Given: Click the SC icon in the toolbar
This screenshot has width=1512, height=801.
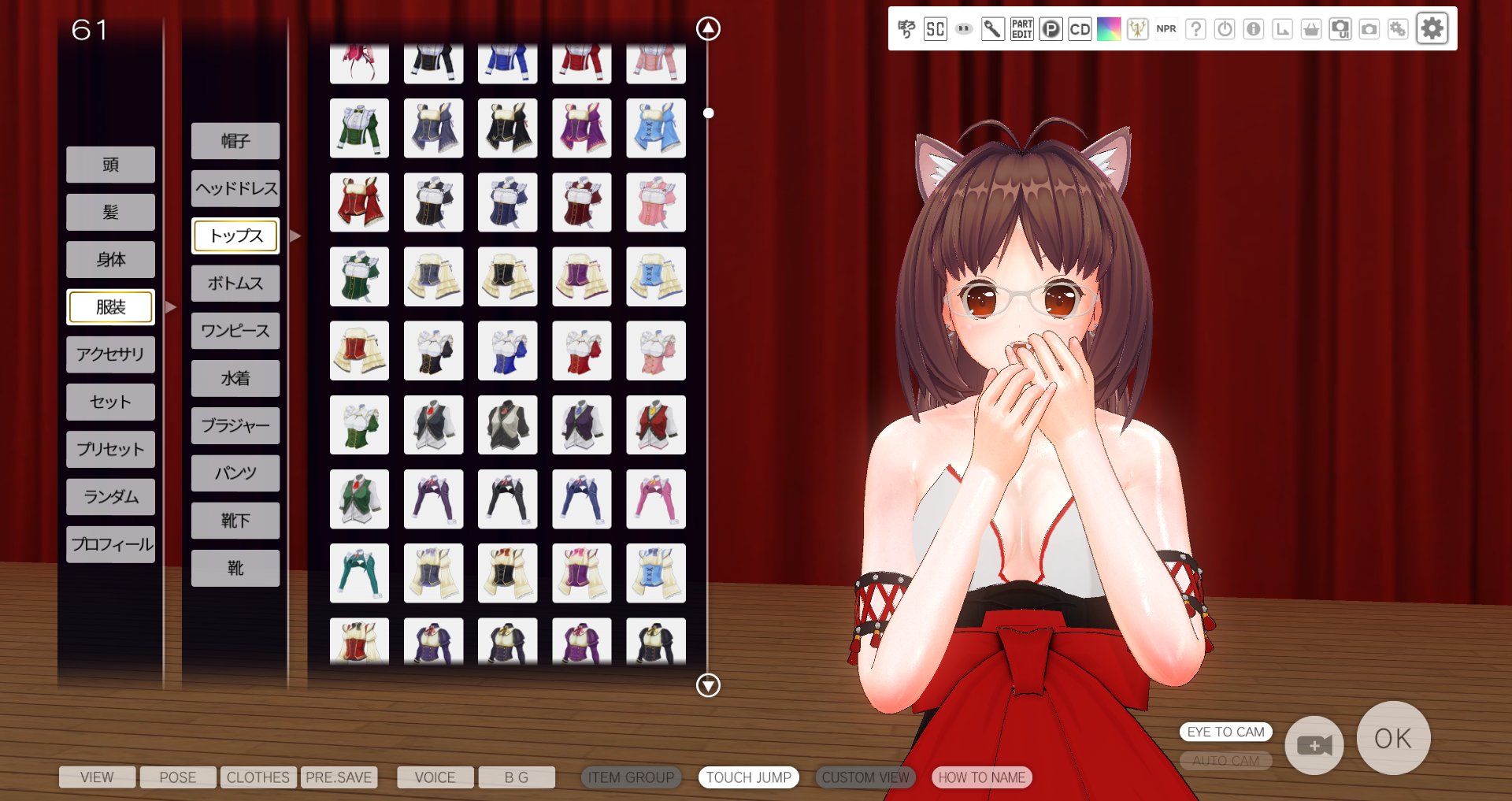Looking at the screenshot, I should click(x=934, y=29).
